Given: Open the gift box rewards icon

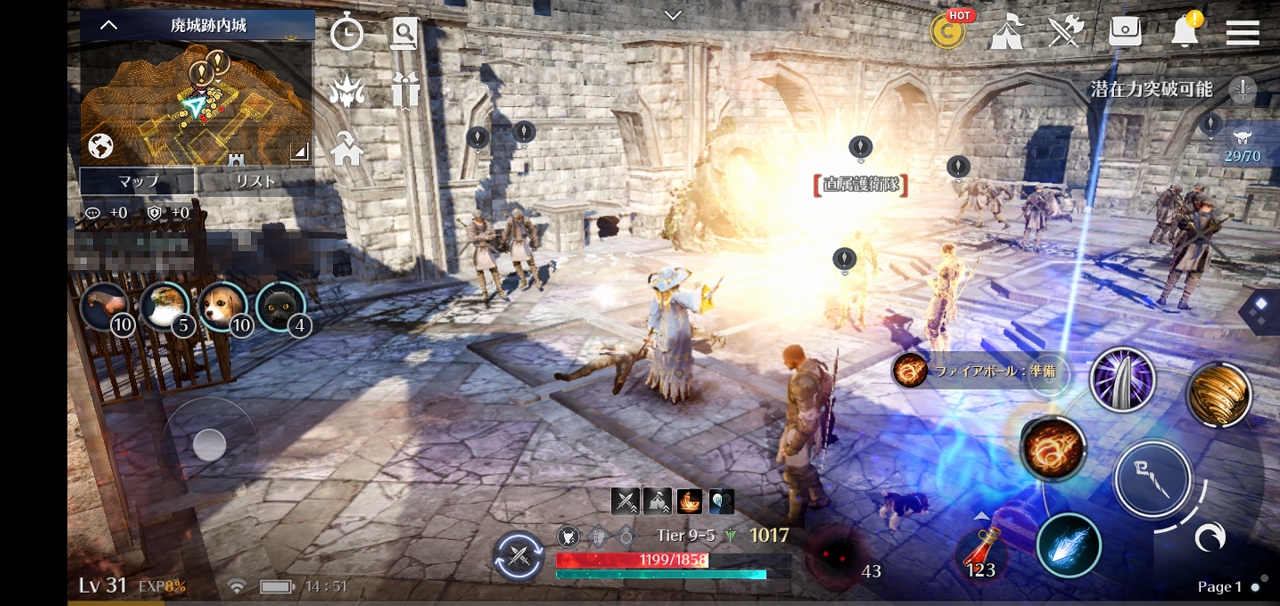Looking at the screenshot, I should point(404,92).
